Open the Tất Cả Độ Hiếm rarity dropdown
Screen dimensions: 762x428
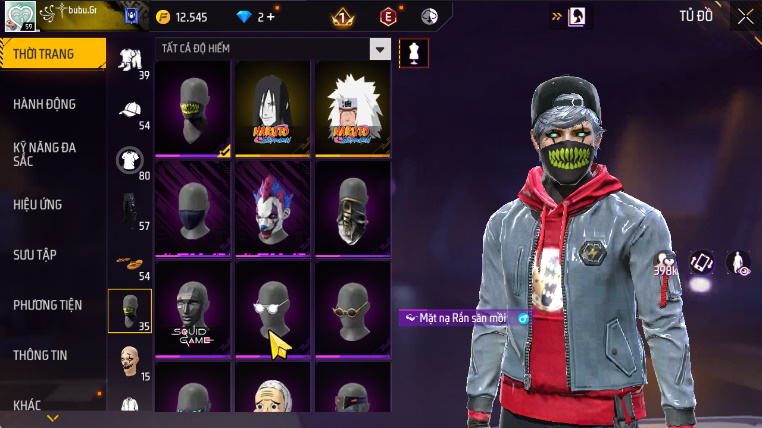click(x=379, y=49)
